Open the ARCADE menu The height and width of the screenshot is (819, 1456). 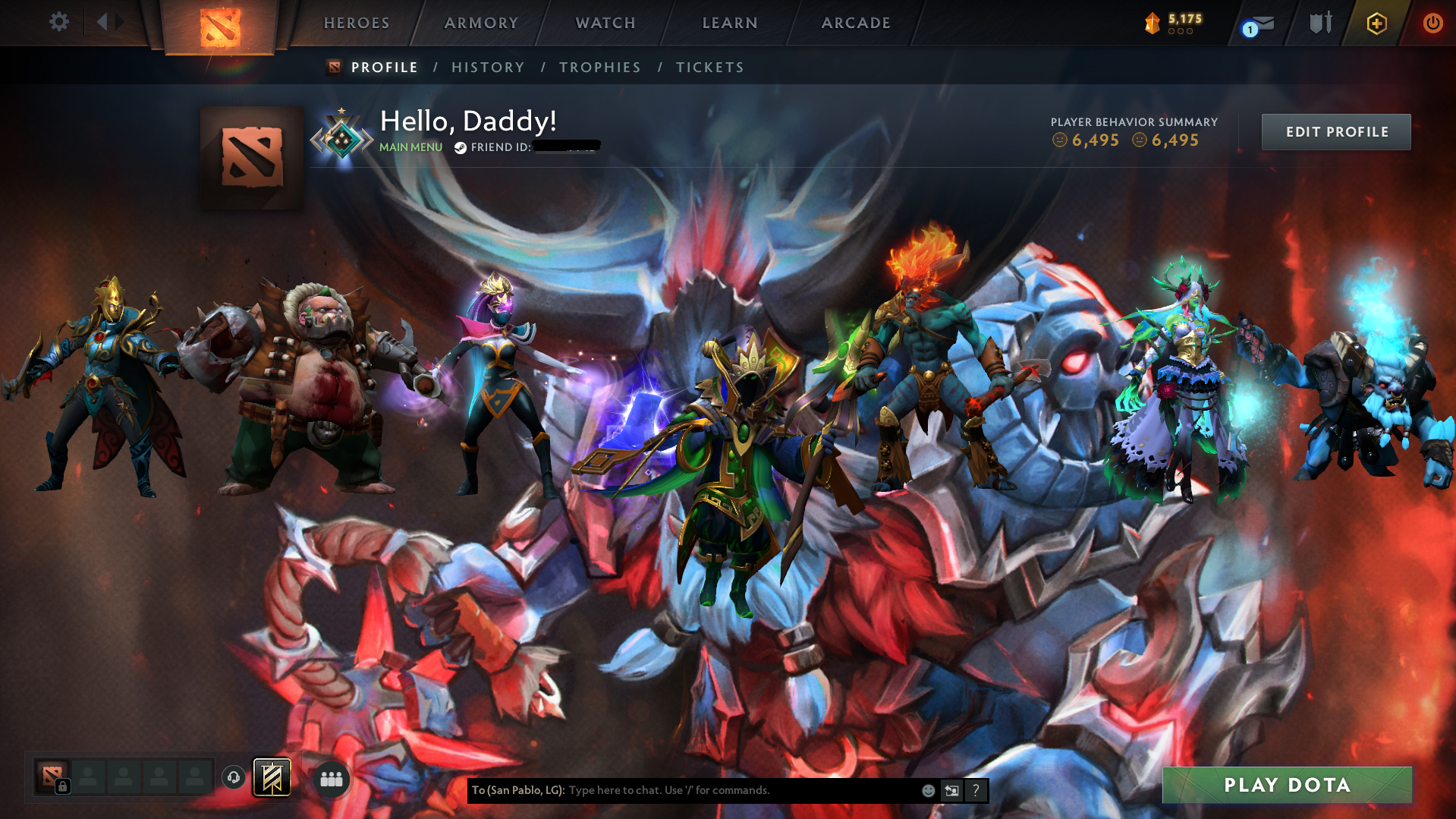point(855,23)
